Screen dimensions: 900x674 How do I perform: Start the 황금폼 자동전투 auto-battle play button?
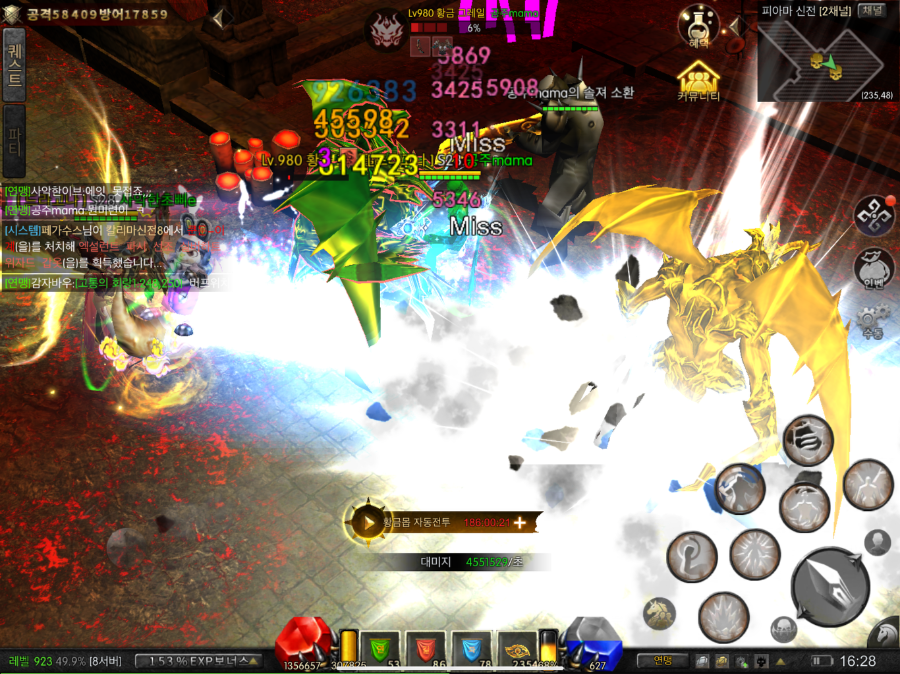click(x=368, y=521)
